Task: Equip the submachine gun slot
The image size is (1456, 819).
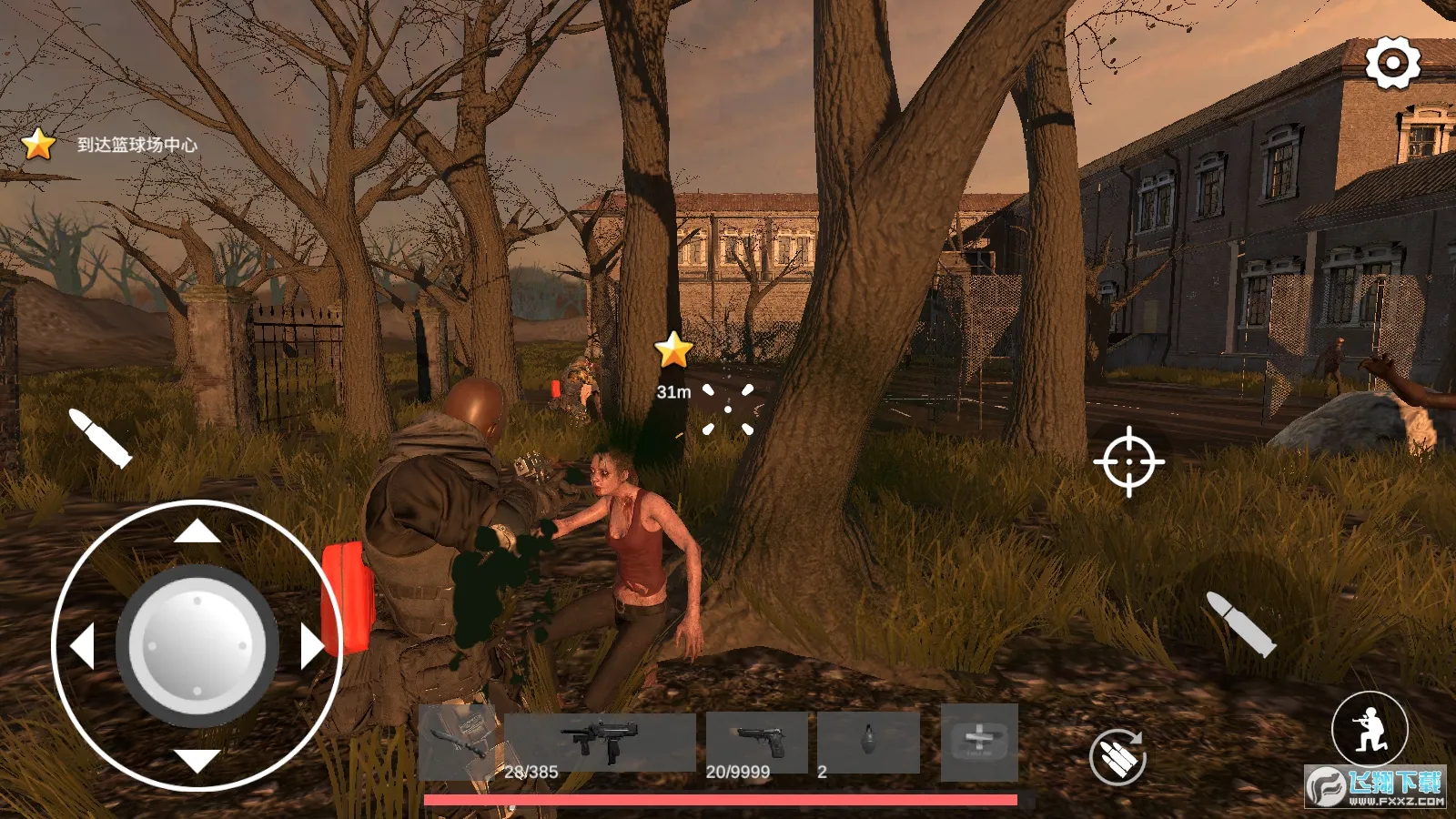Action: (600, 742)
